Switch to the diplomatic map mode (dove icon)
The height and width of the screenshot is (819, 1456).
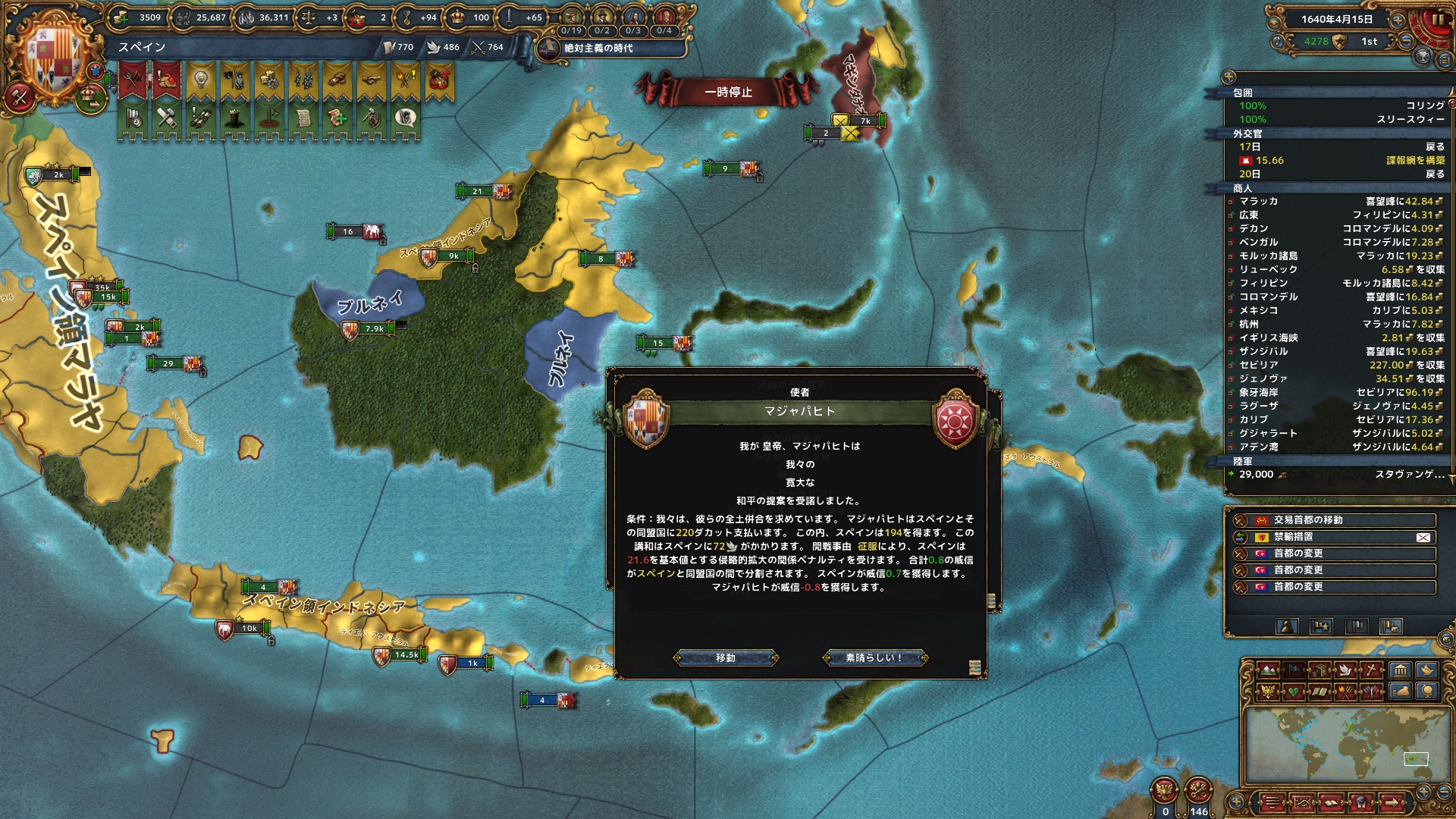1347,670
